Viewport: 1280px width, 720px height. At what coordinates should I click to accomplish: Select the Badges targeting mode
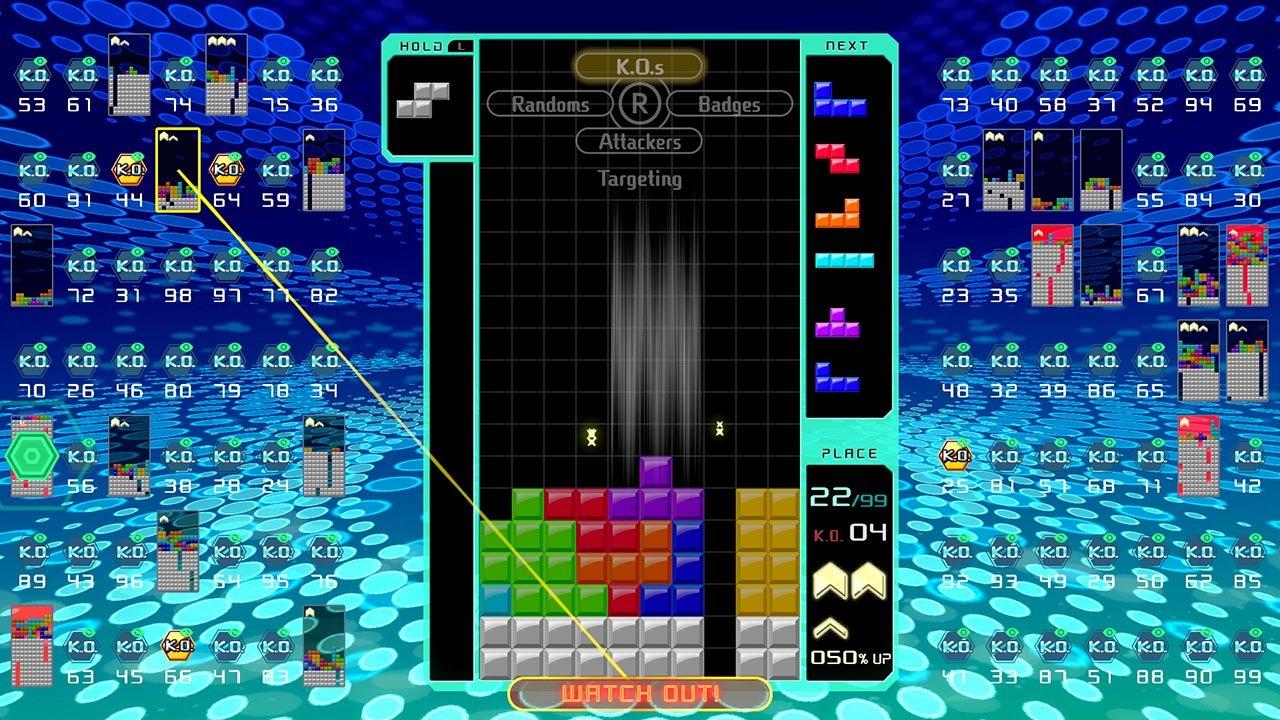pos(729,102)
